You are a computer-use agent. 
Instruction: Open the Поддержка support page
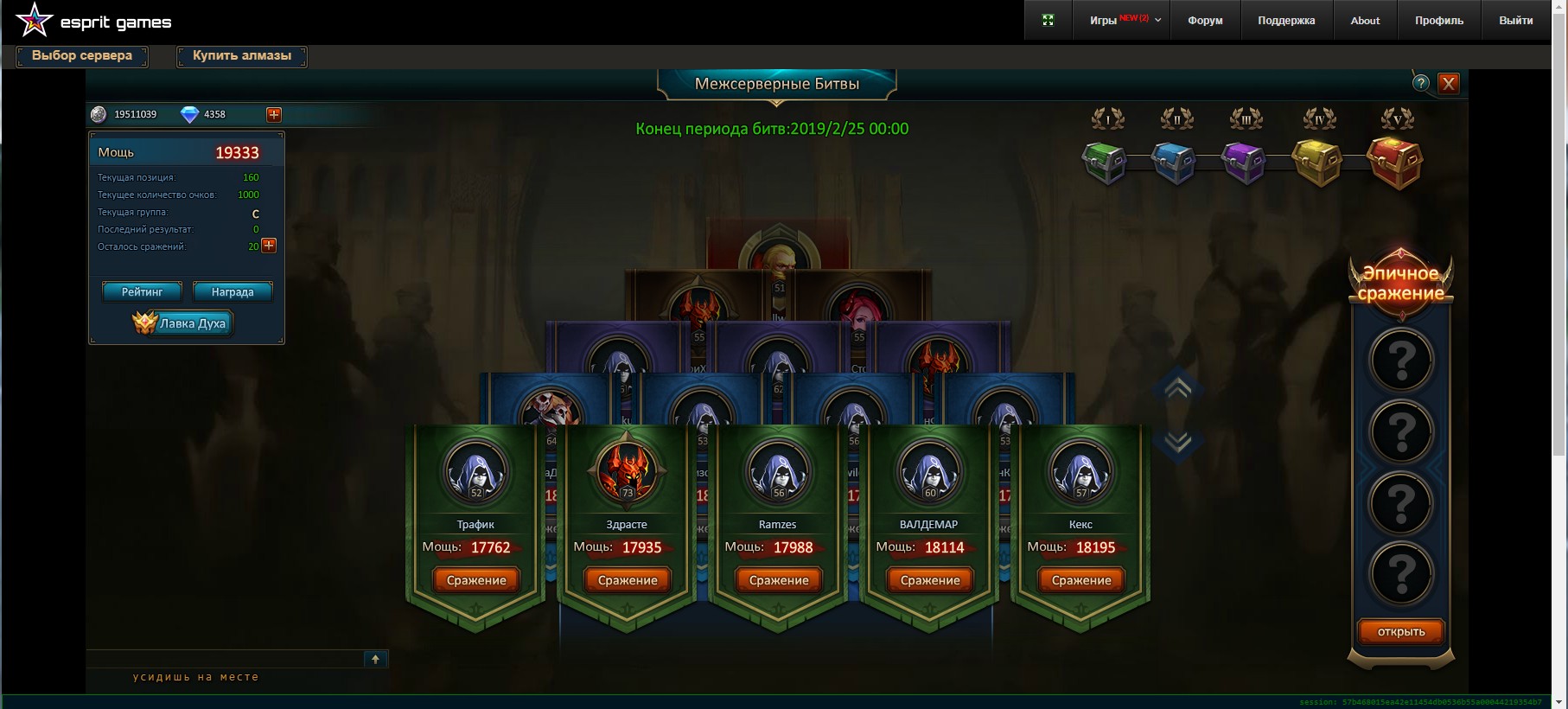click(x=1286, y=21)
